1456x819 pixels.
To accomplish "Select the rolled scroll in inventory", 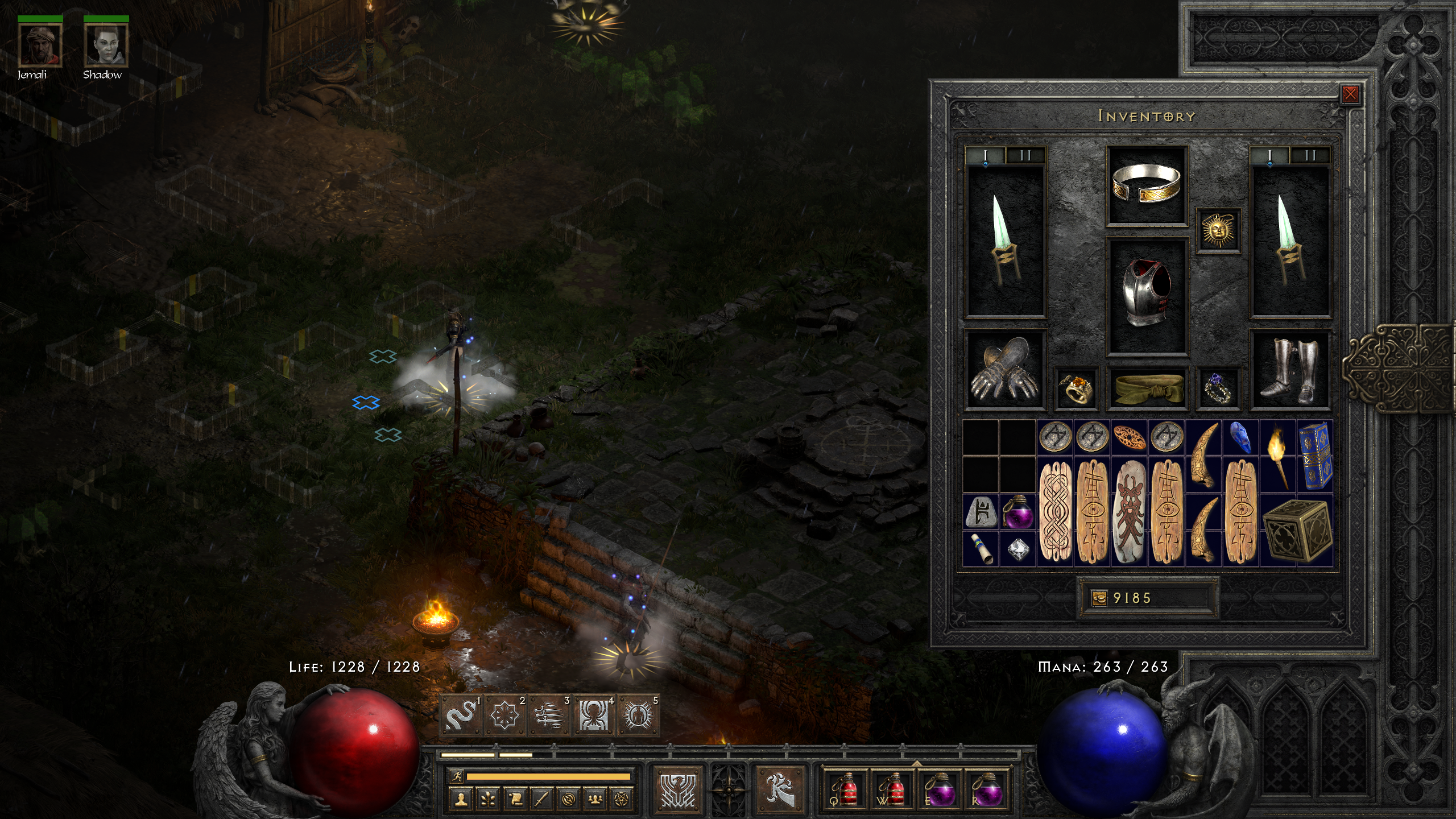I will (981, 549).
